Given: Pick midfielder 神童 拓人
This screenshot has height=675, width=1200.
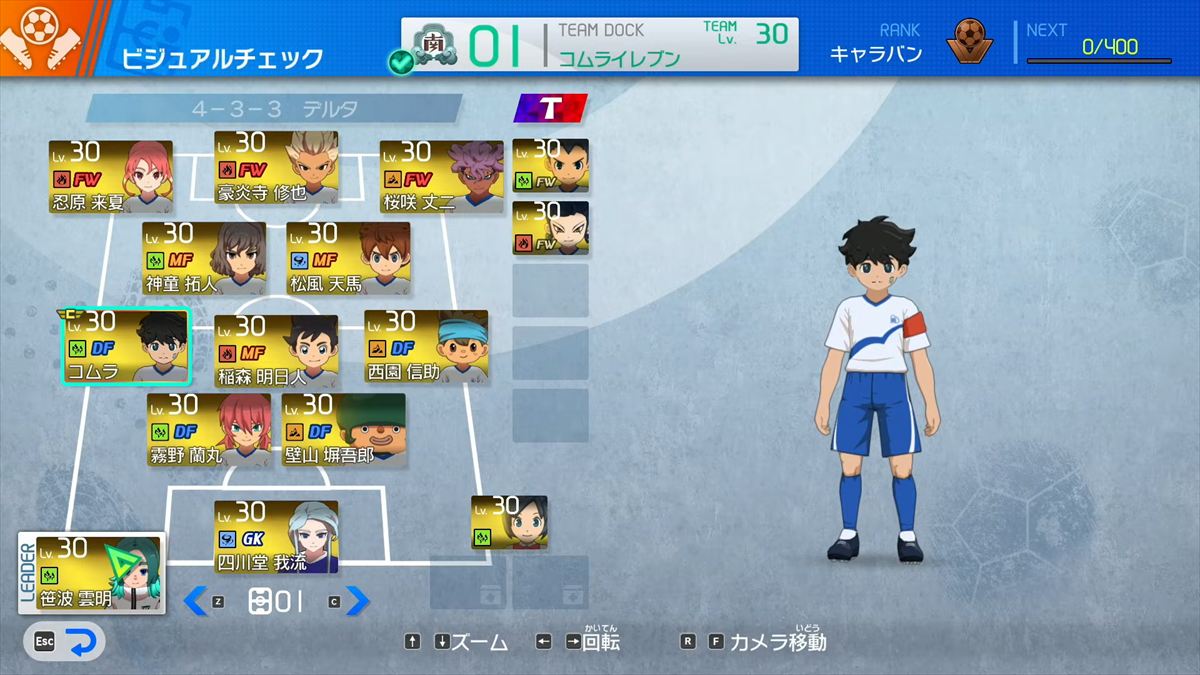Looking at the screenshot, I should (x=203, y=258).
